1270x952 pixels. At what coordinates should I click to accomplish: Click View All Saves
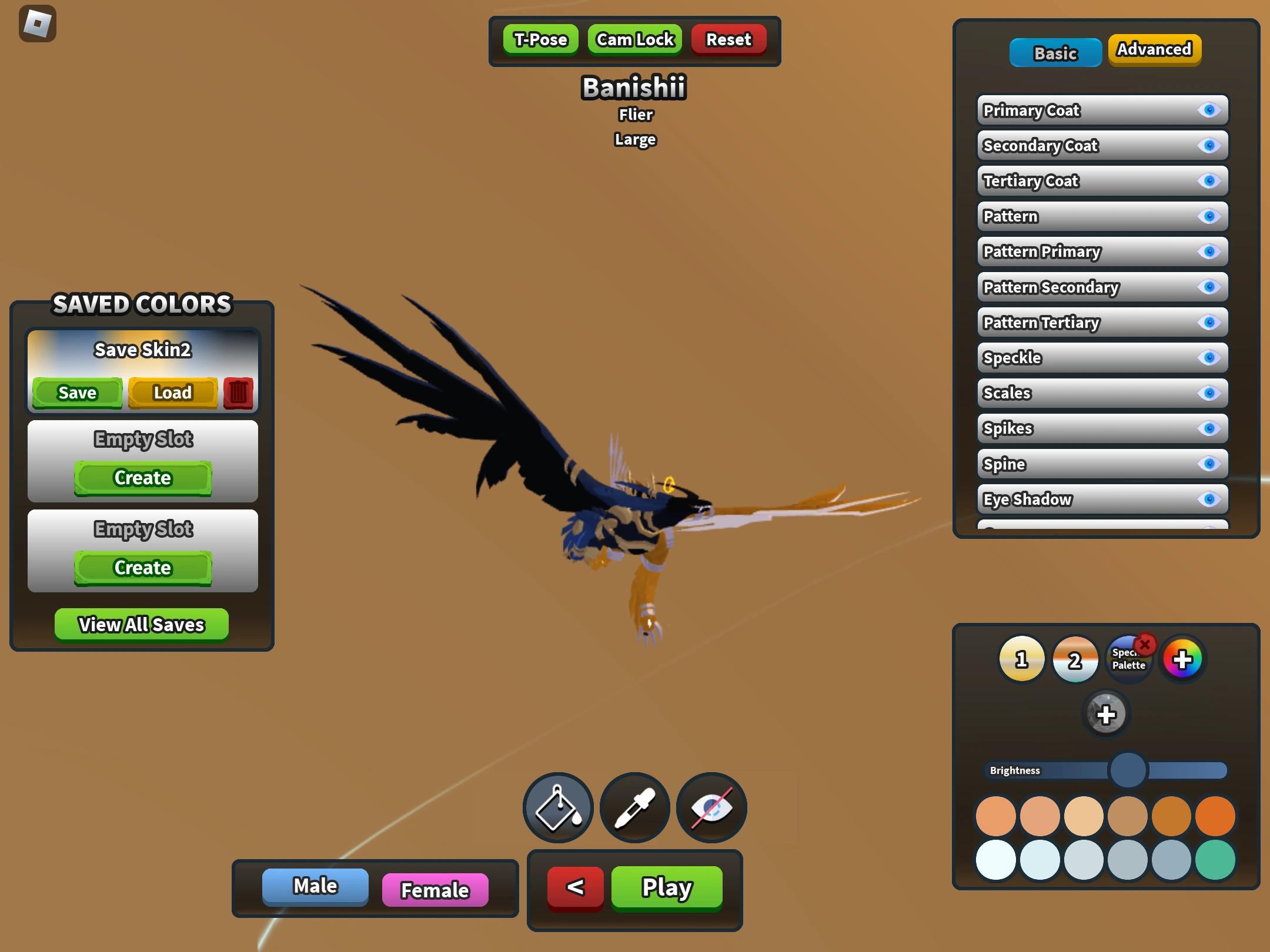coord(142,624)
